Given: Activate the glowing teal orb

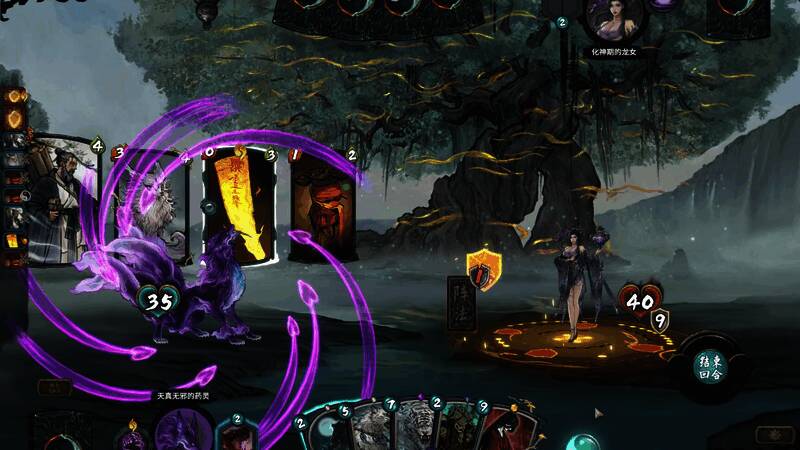Looking at the screenshot, I should click(581, 441).
